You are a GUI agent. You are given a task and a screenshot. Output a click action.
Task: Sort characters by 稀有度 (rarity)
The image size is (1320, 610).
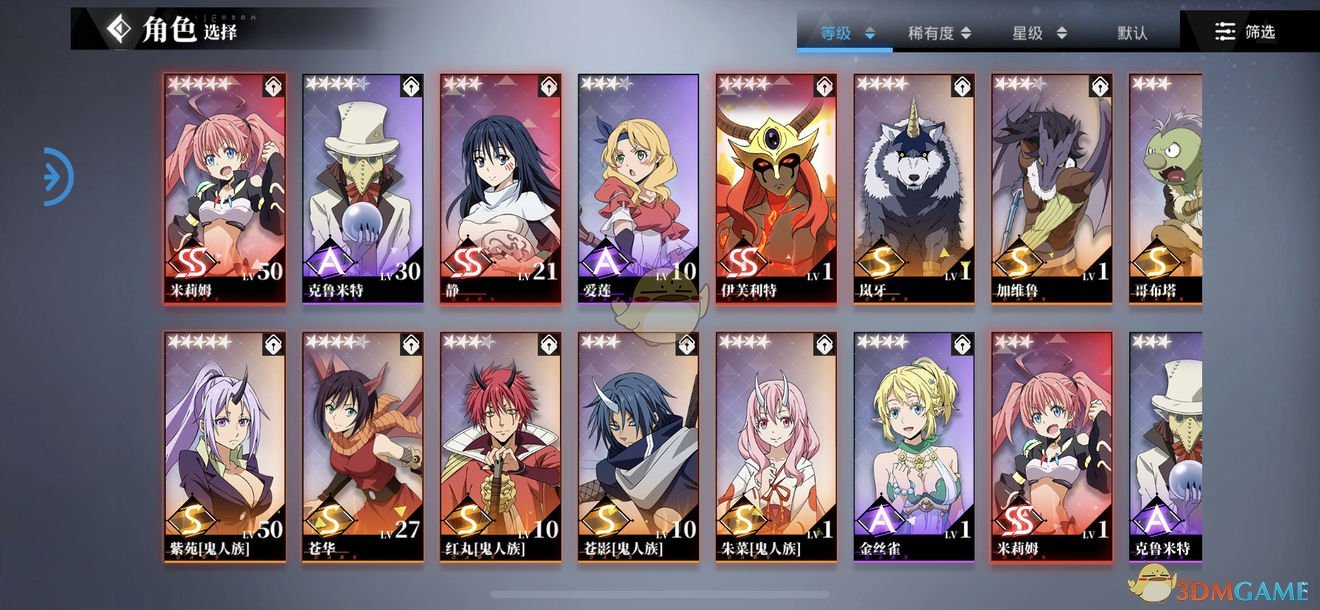pos(938,33)
